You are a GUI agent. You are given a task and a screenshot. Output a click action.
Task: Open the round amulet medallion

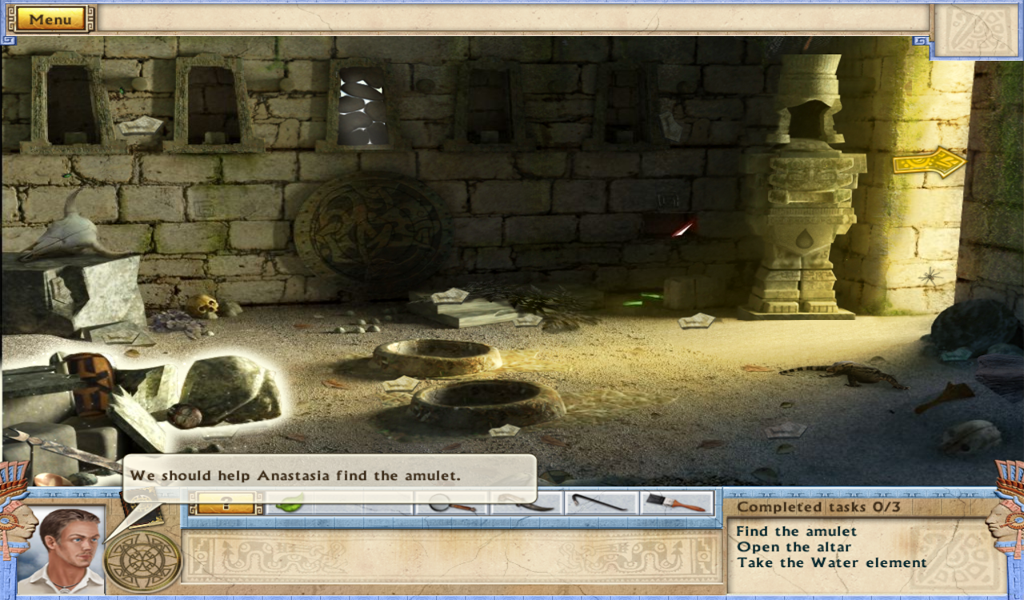(x=143, y=561)
